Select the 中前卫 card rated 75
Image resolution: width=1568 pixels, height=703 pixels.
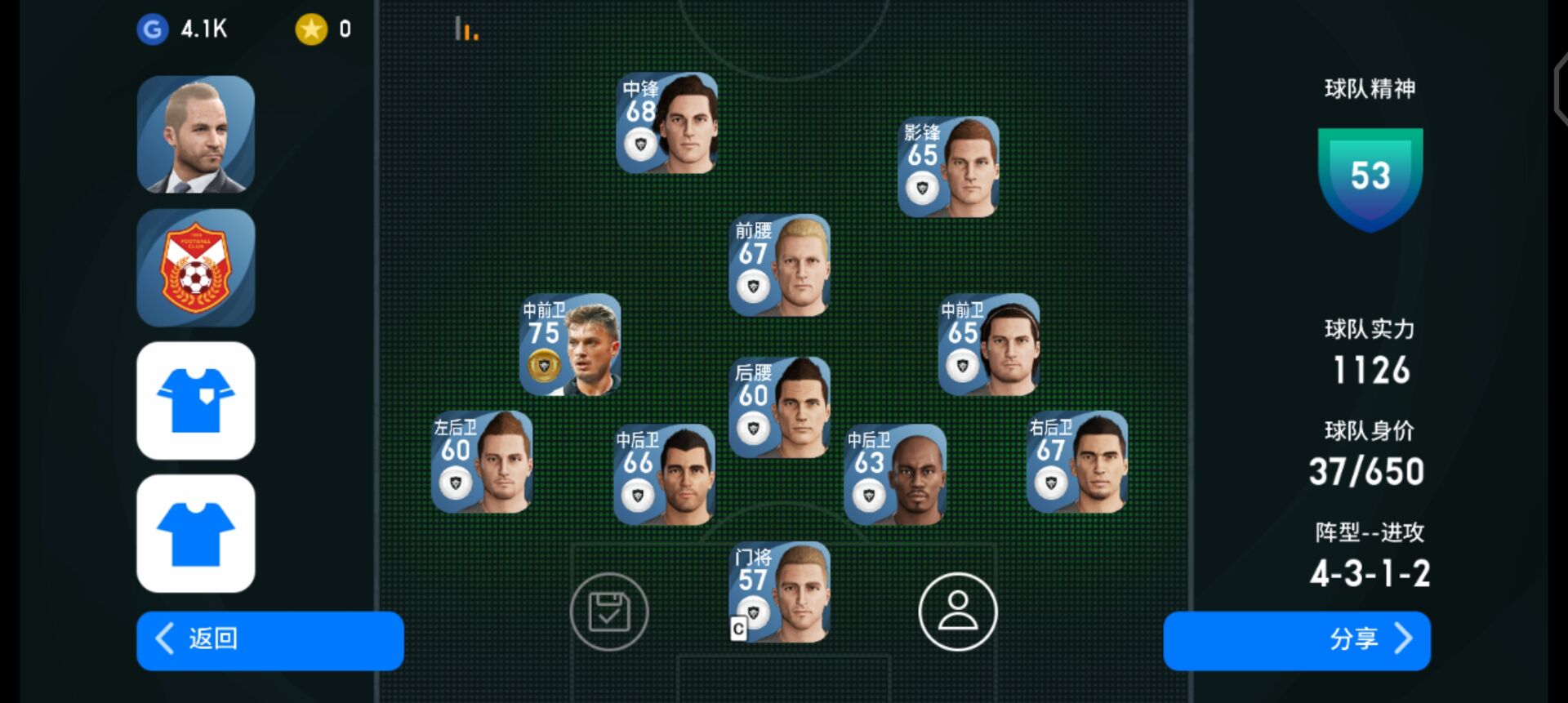point(570,345)
